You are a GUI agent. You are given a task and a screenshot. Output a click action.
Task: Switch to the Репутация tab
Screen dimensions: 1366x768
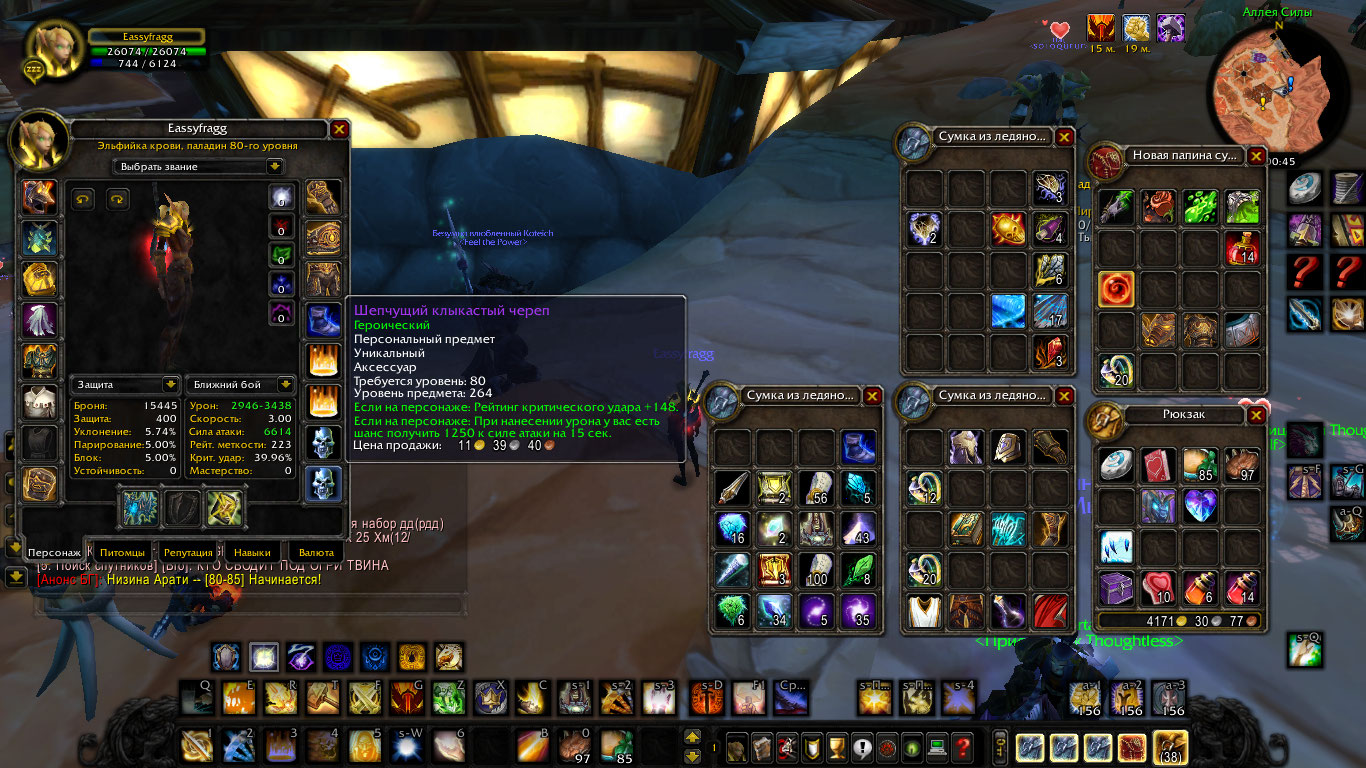[188, 552]
